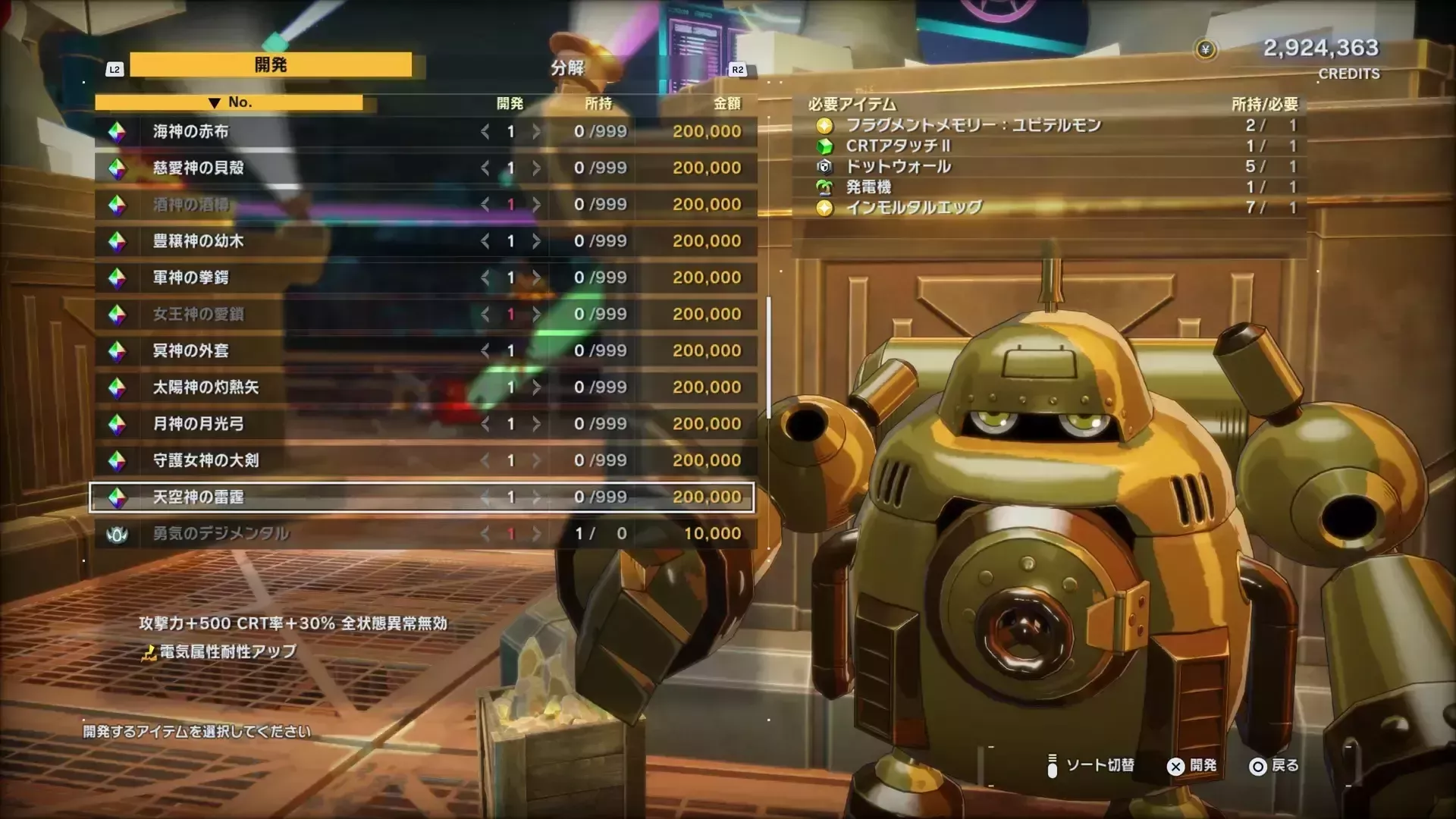The width and height of the screenshot is (1456, 819).
Task: Increase 天空神の雷霆 quantity with right arrow
Action: [538, 497]
